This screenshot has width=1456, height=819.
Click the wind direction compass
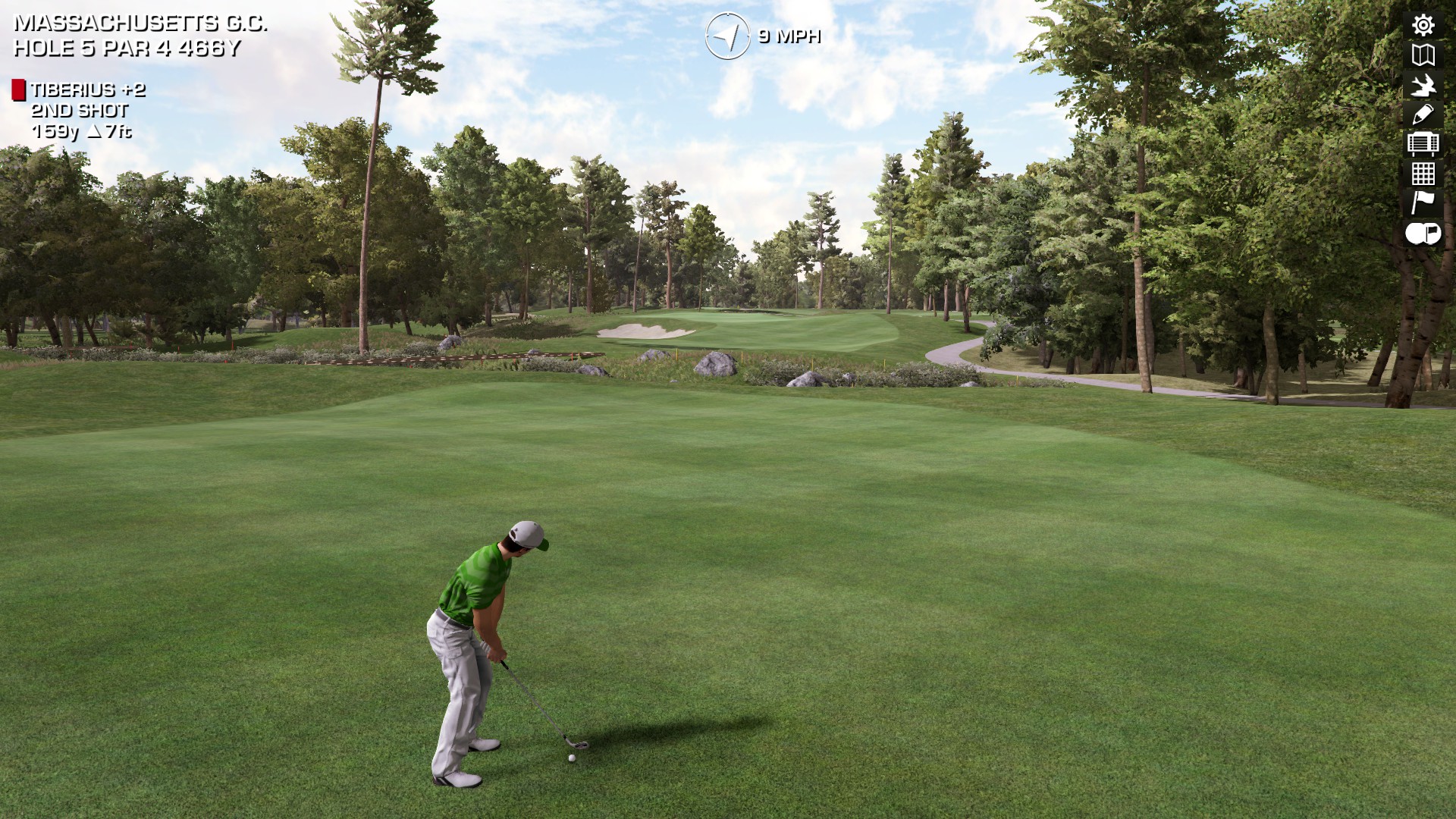[x=726, y=33]
